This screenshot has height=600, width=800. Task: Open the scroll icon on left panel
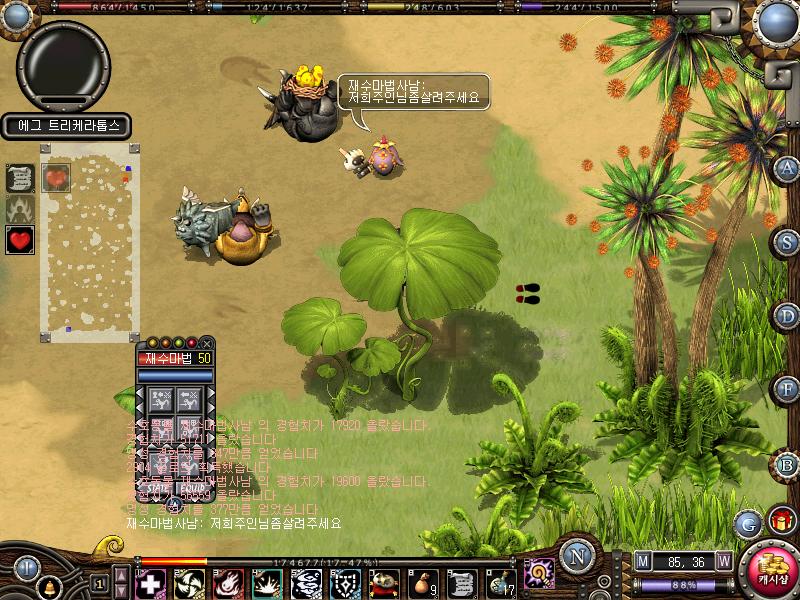pos(20,178)
